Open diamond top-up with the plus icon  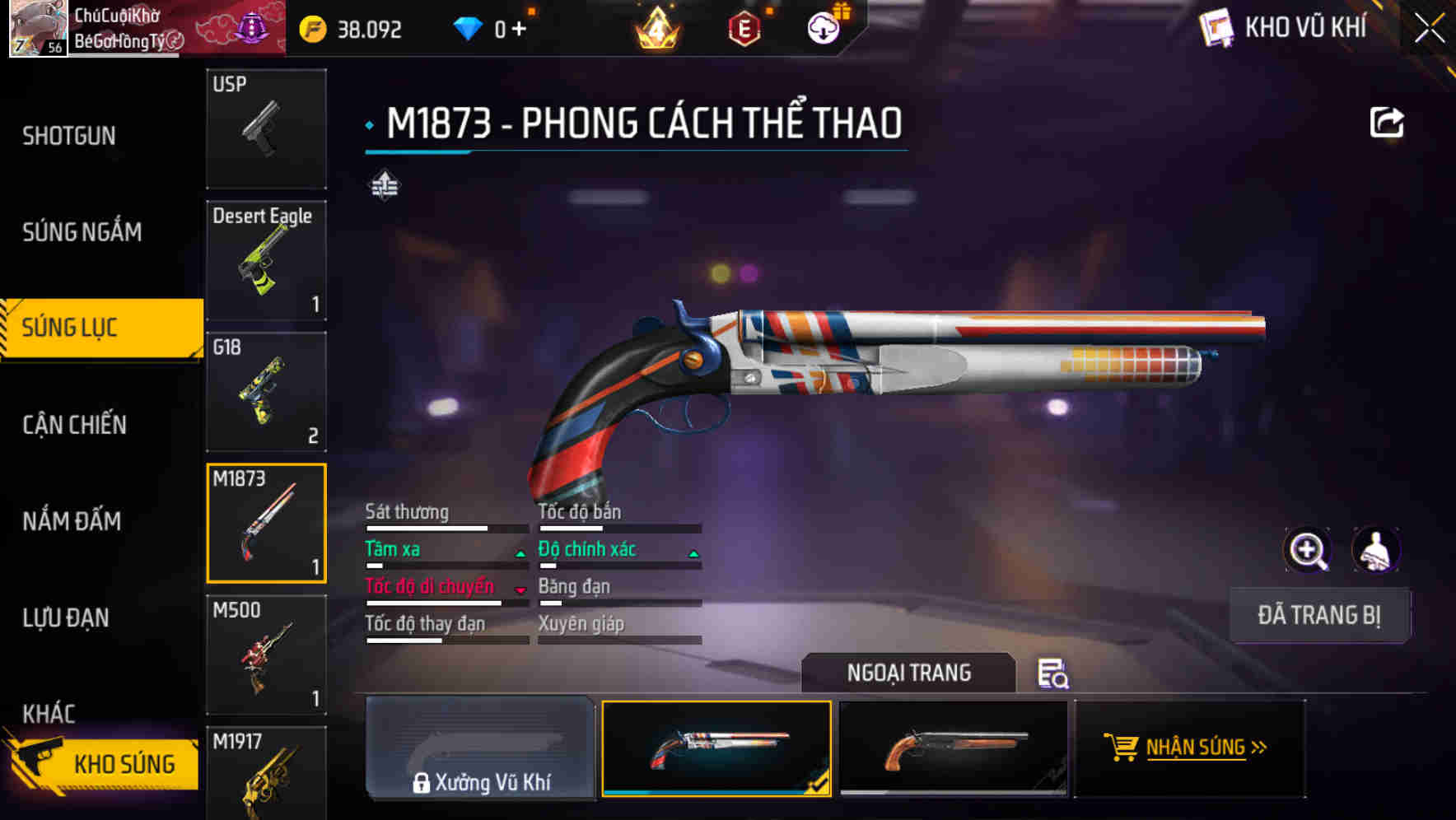coord(520,27)
